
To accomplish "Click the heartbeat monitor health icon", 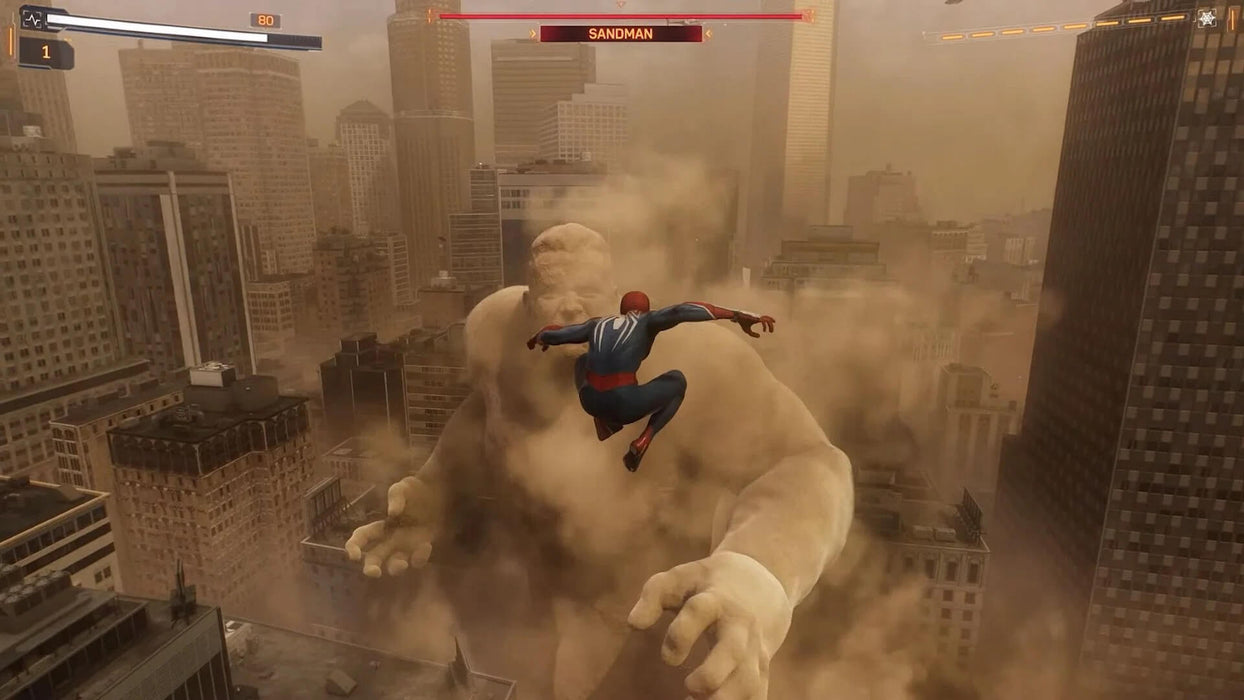I will pos(31,18).
